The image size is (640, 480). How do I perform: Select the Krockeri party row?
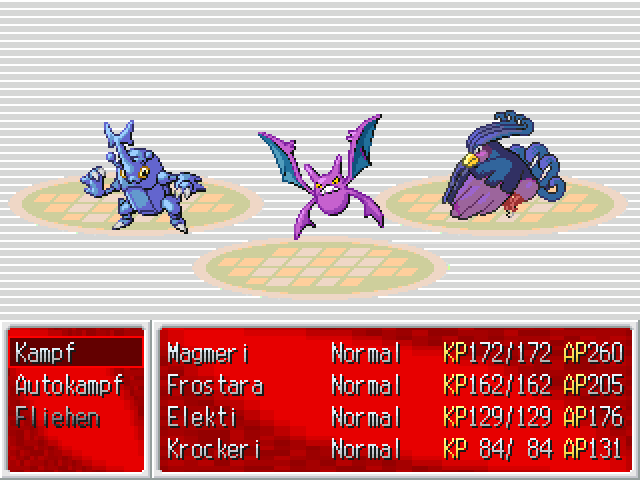[x=394, y=449]
